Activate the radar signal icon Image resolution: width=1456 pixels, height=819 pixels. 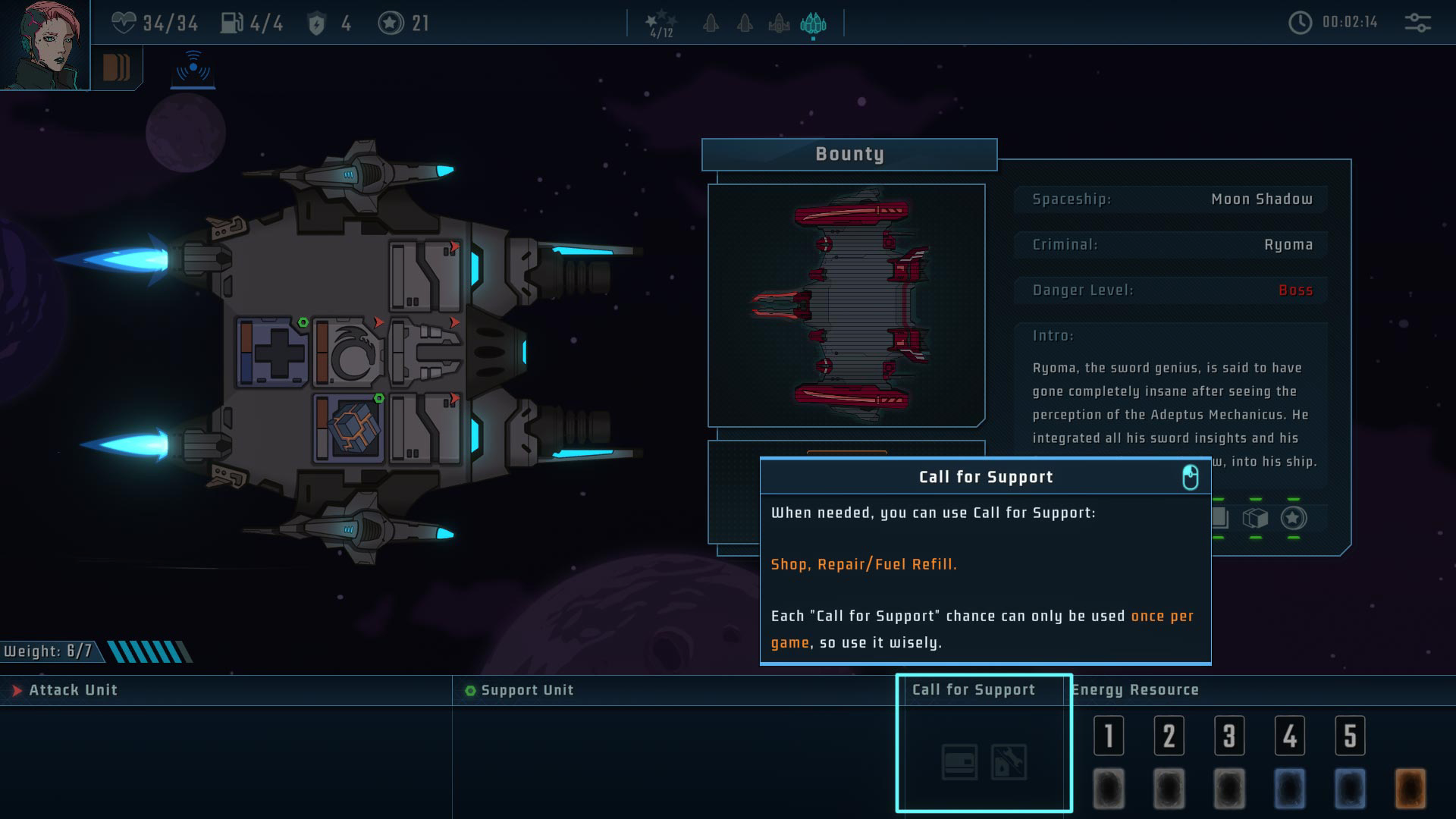(x=193, y=67)
